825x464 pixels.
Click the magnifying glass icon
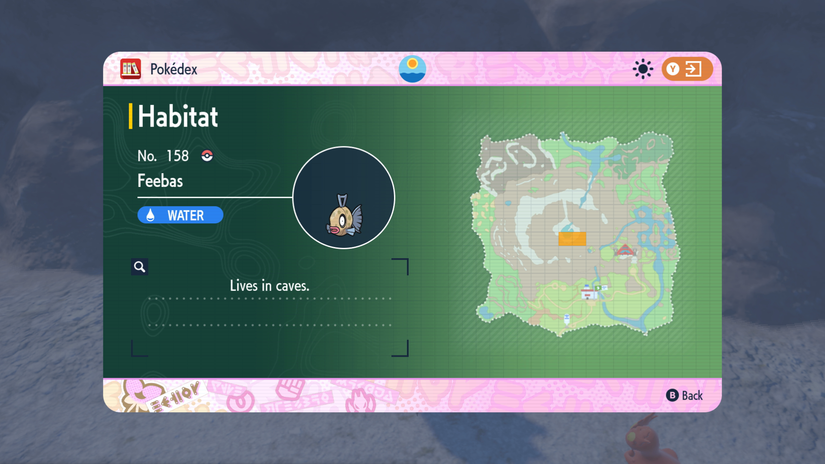coord(140,267)
